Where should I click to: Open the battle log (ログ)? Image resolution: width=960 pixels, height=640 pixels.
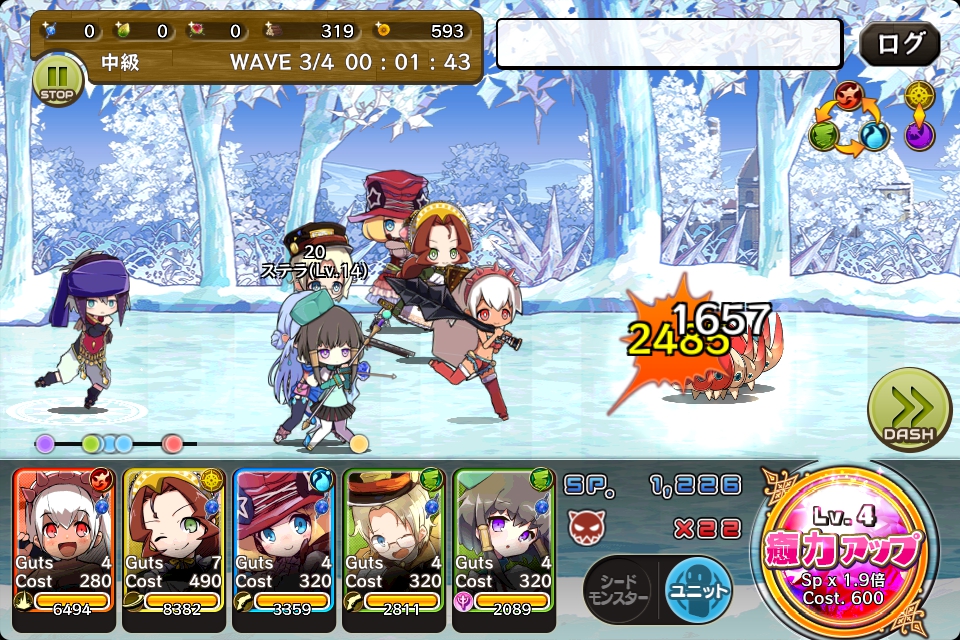click(899, 44)
